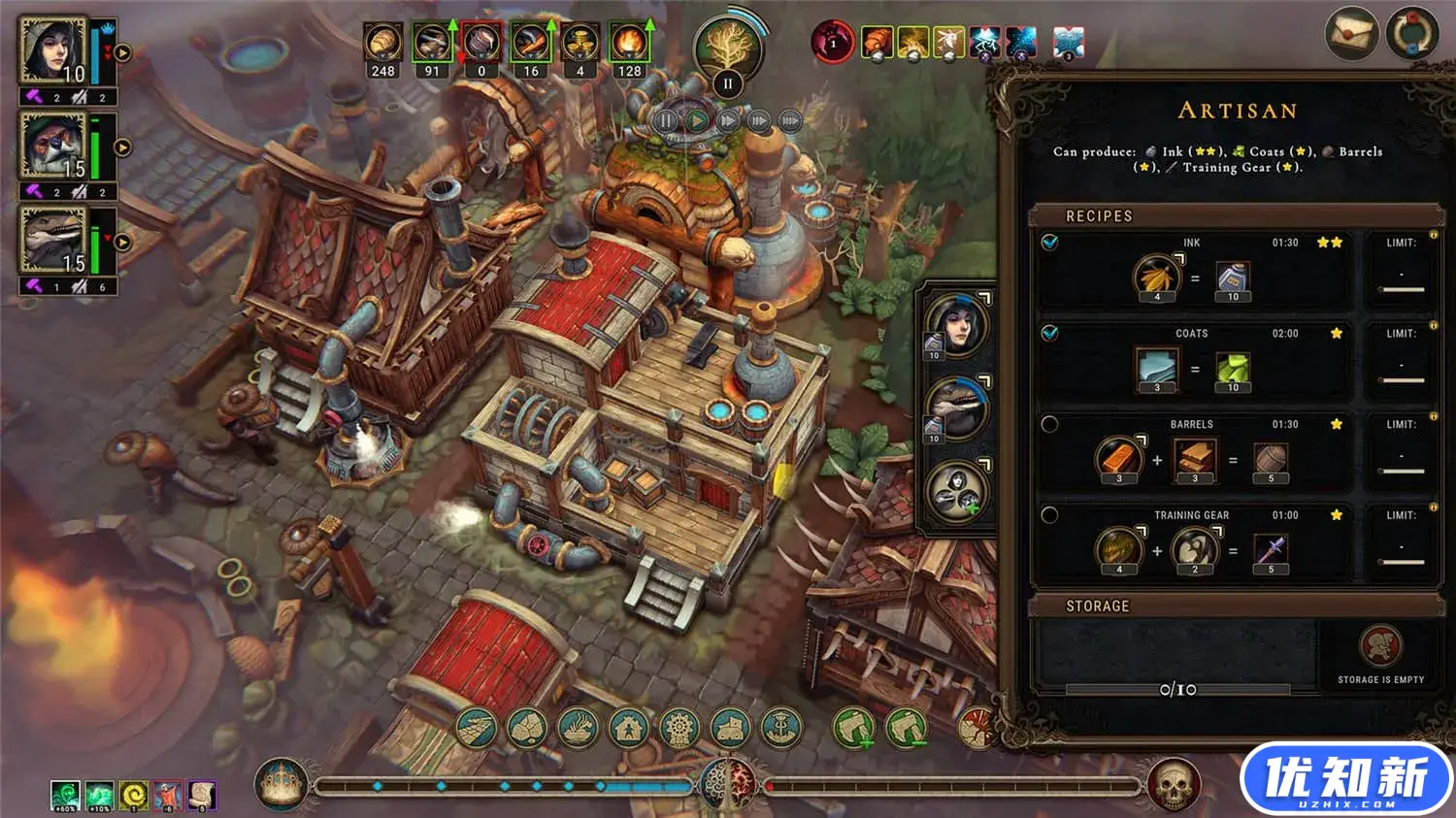1456x818 pixels.
Task: Toggle the Ink recipe checkbox
Action: click(x=1049, y=243)
